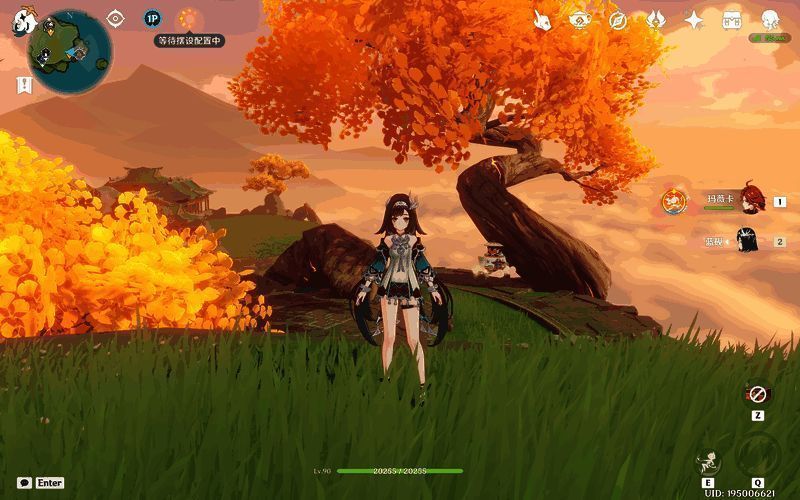Use the crossed-out gadget icon

(x=758, y=394)
